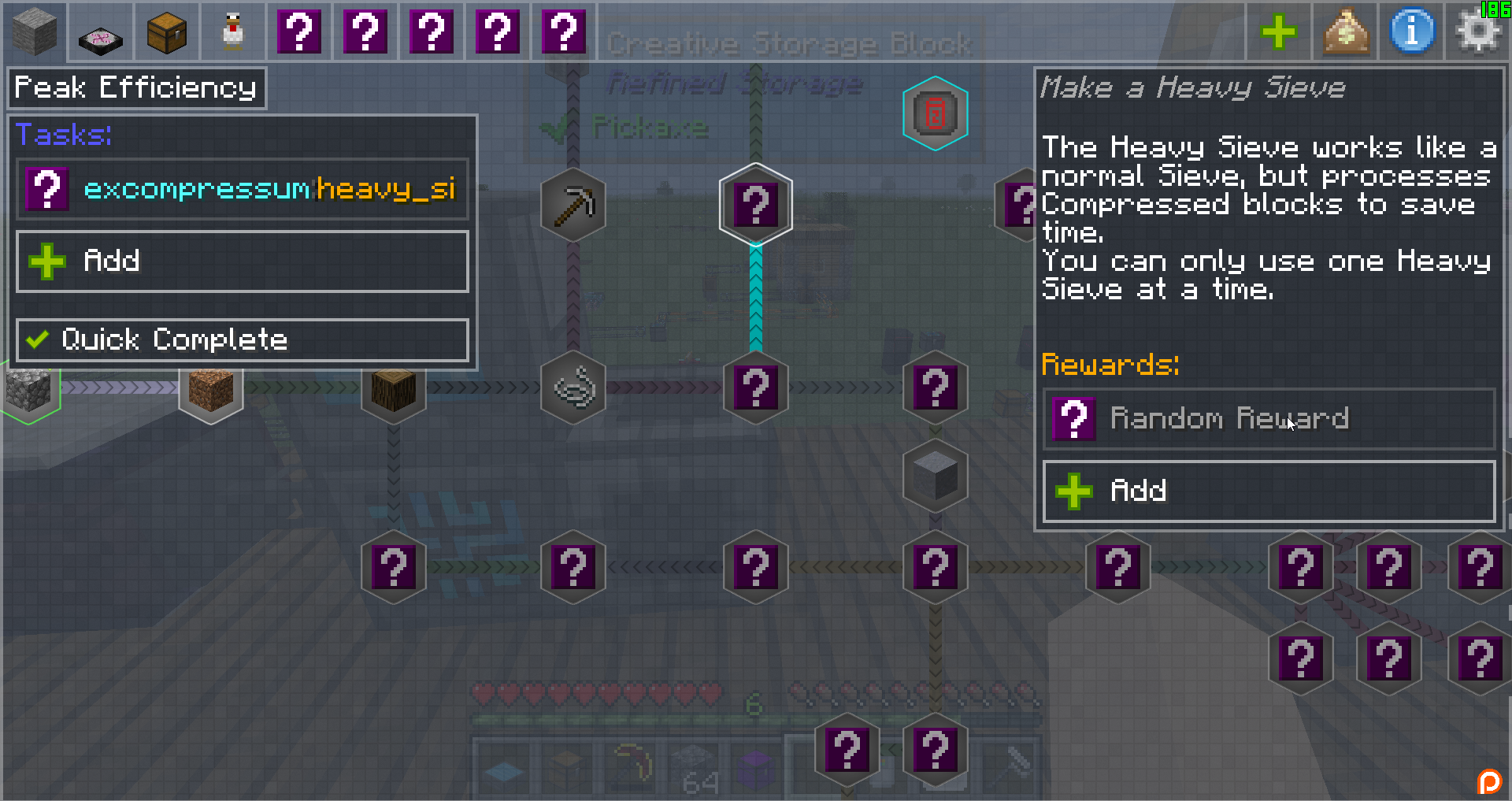
Task: Select the cobblestone quest node
Action: tap(30, 390)
